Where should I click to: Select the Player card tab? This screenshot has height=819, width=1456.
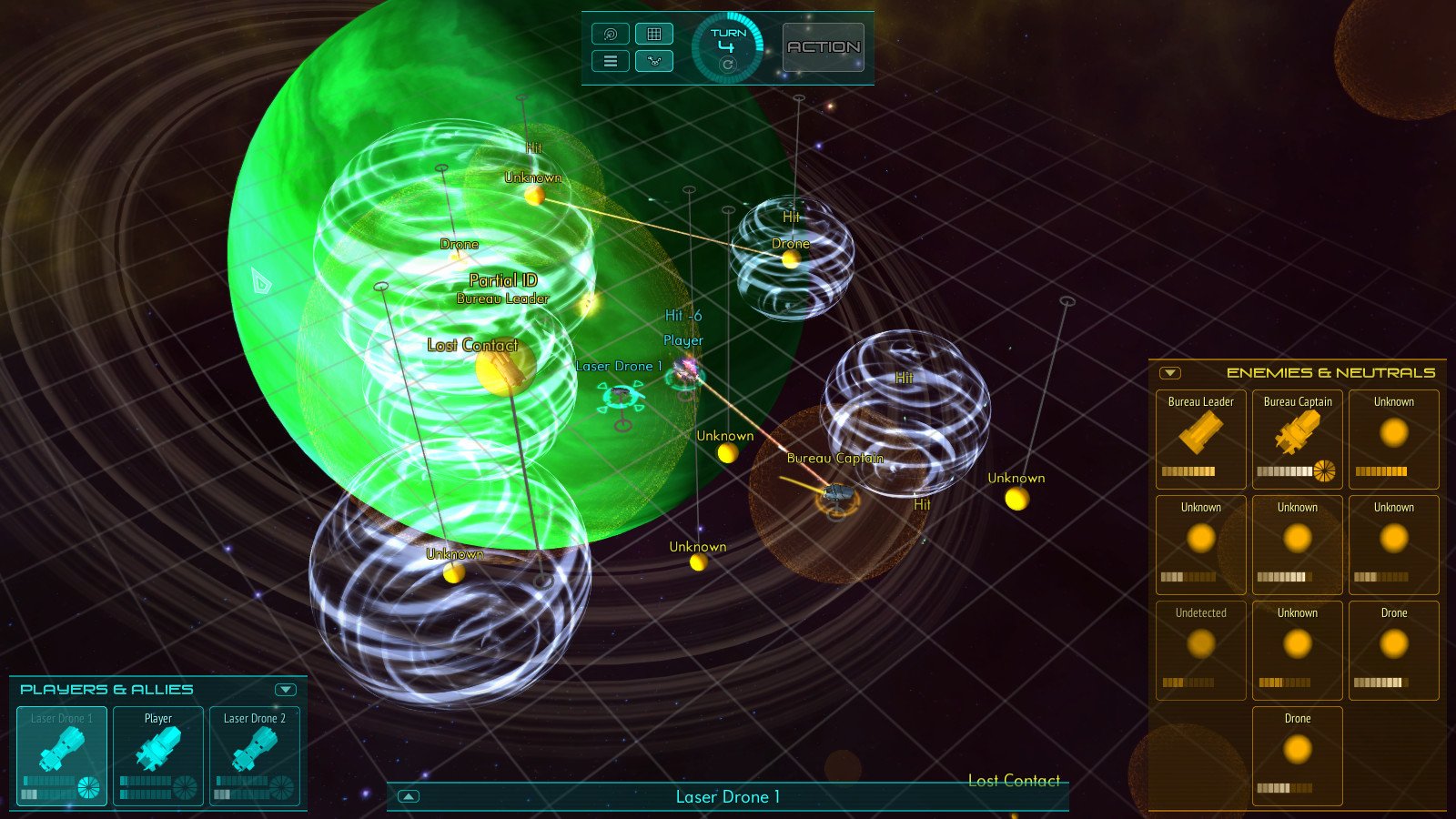tap(157, 718)
